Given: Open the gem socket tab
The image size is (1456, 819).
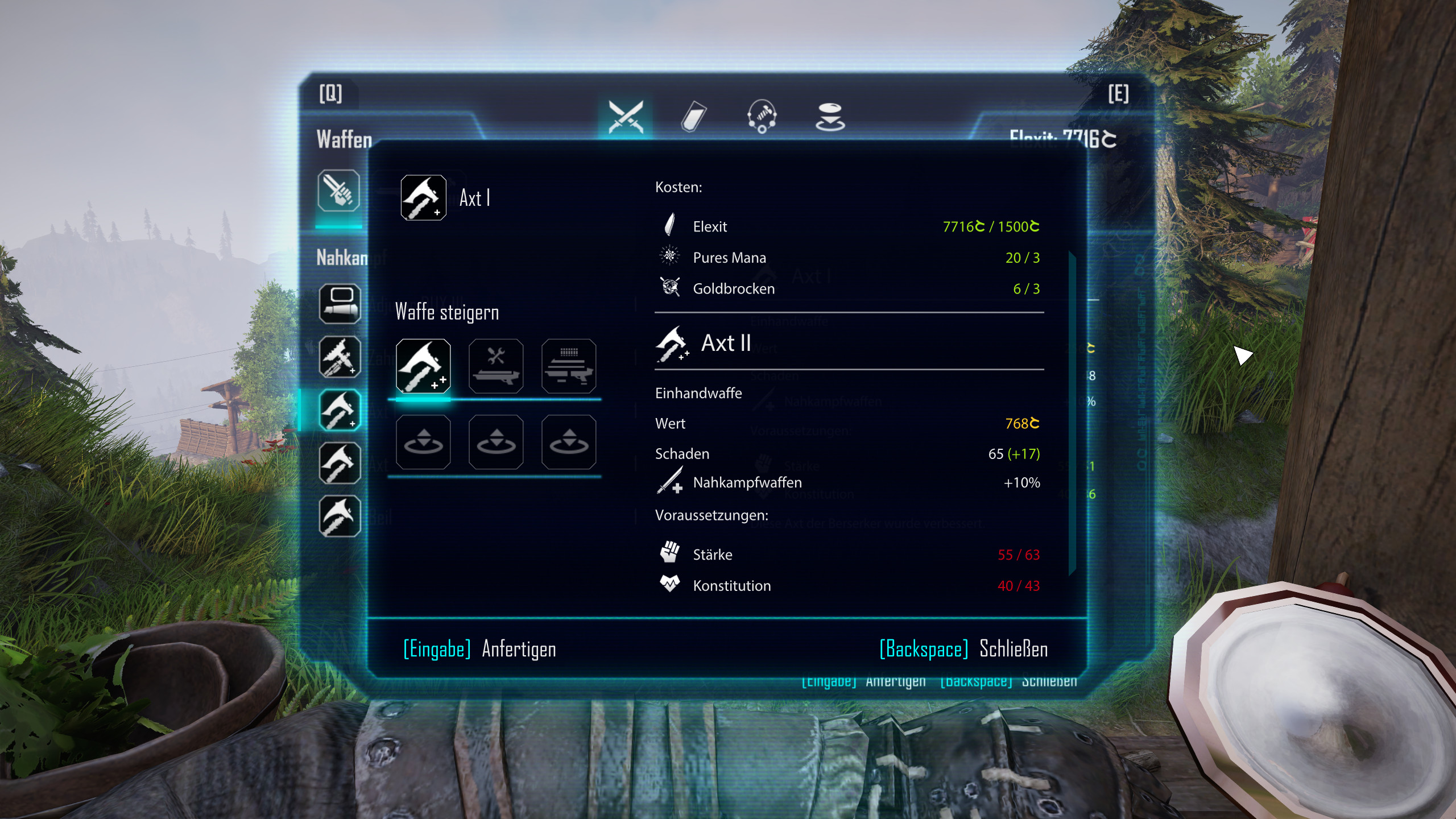Looking at the screenshot, I should pyautogui.click(x=830, y=117).
